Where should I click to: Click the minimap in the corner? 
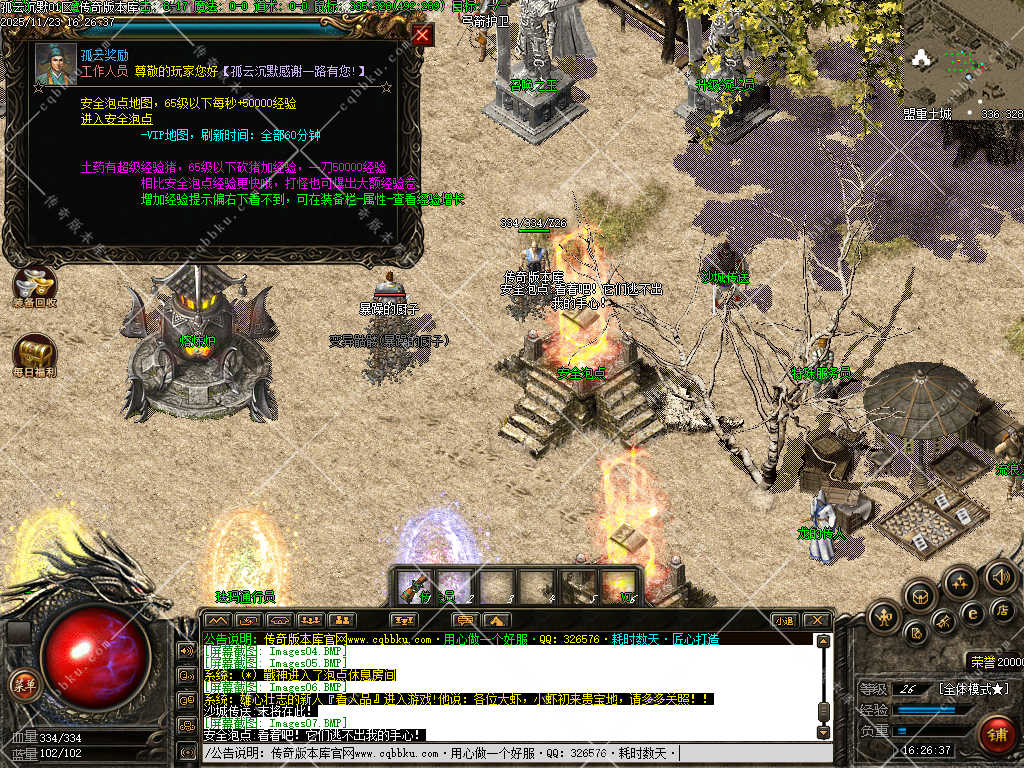point(962,58)
